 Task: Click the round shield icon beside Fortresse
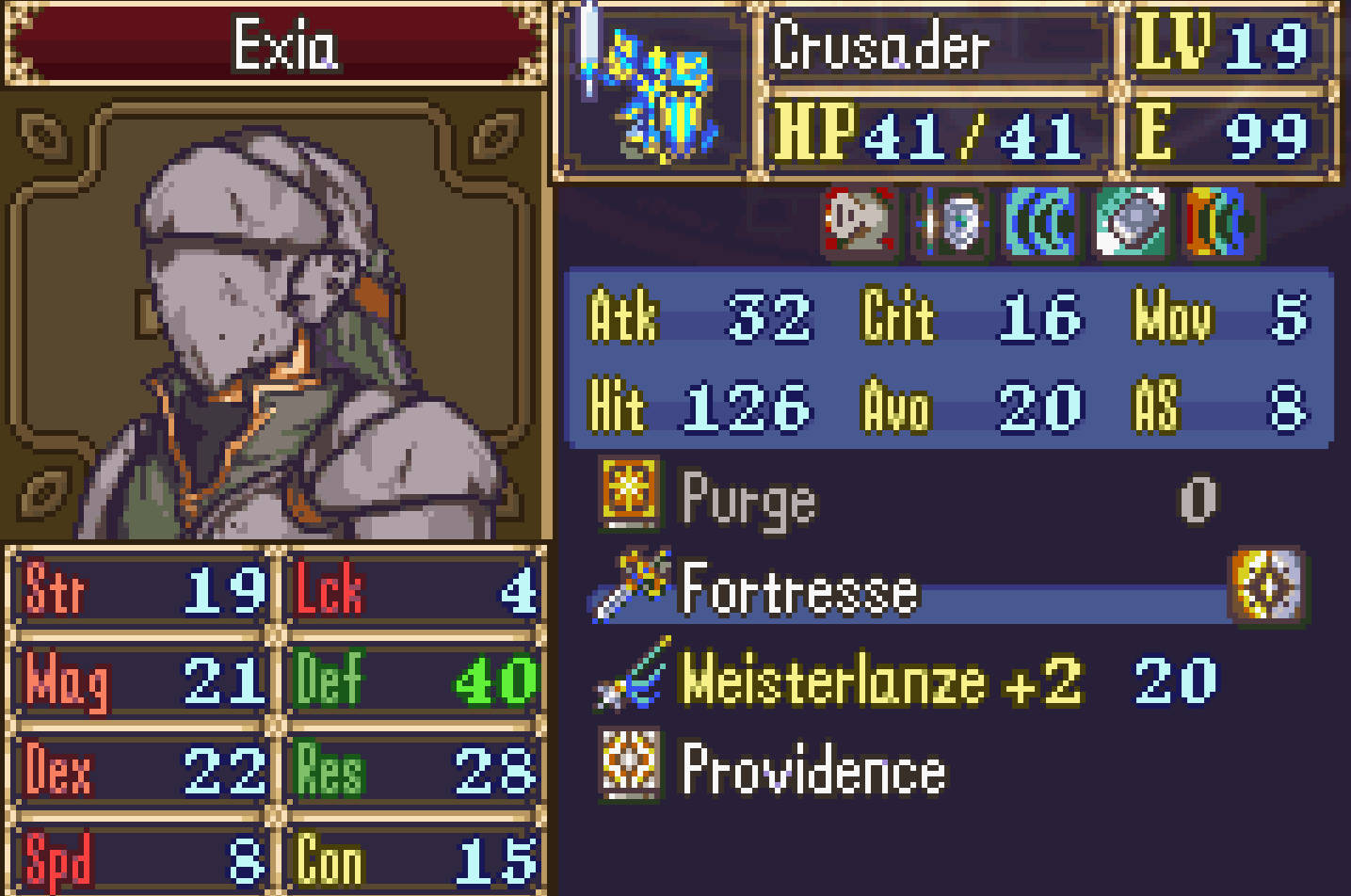point(1268,586)
